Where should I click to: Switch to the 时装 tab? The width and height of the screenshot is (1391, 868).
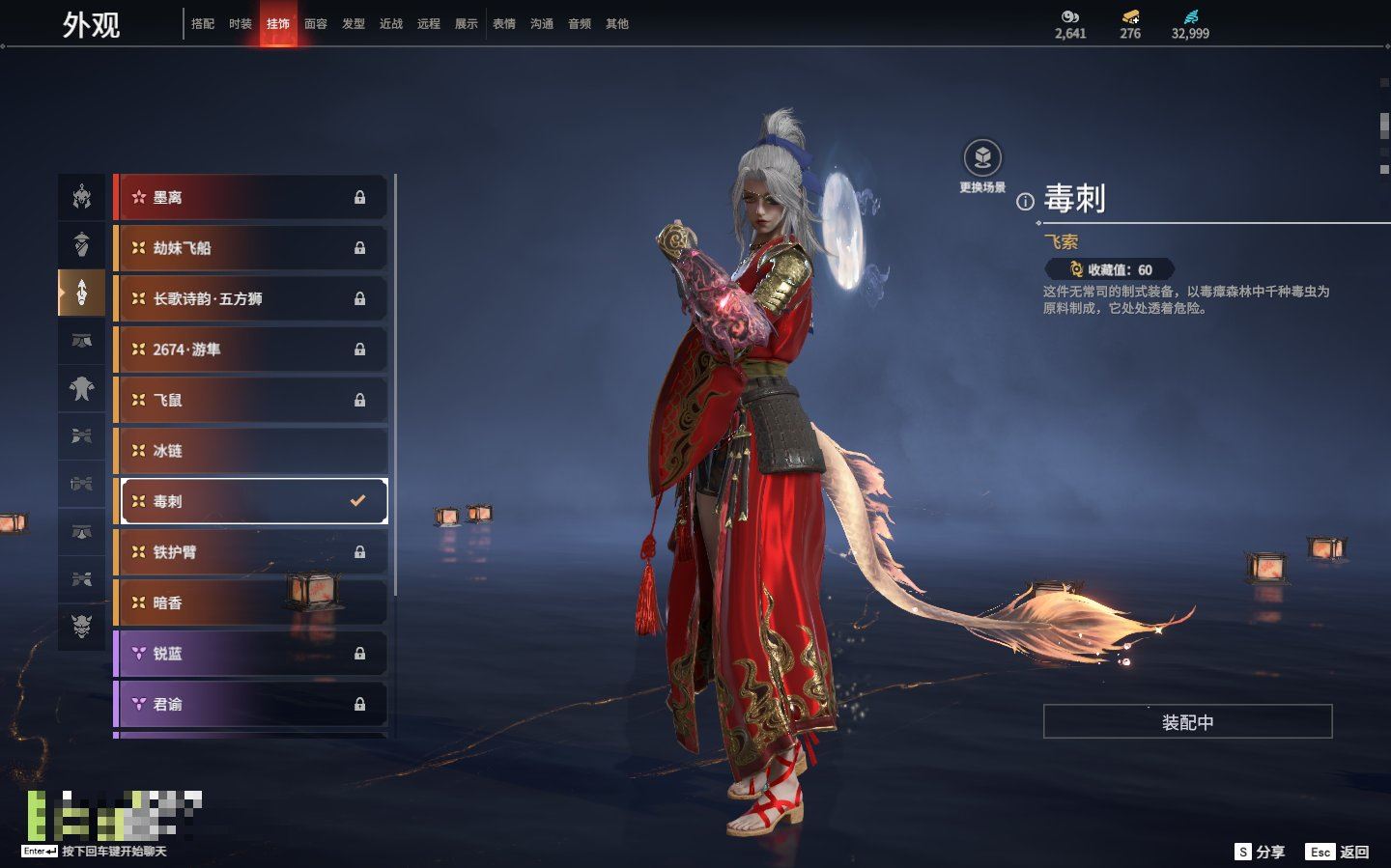tap(241, 24)
